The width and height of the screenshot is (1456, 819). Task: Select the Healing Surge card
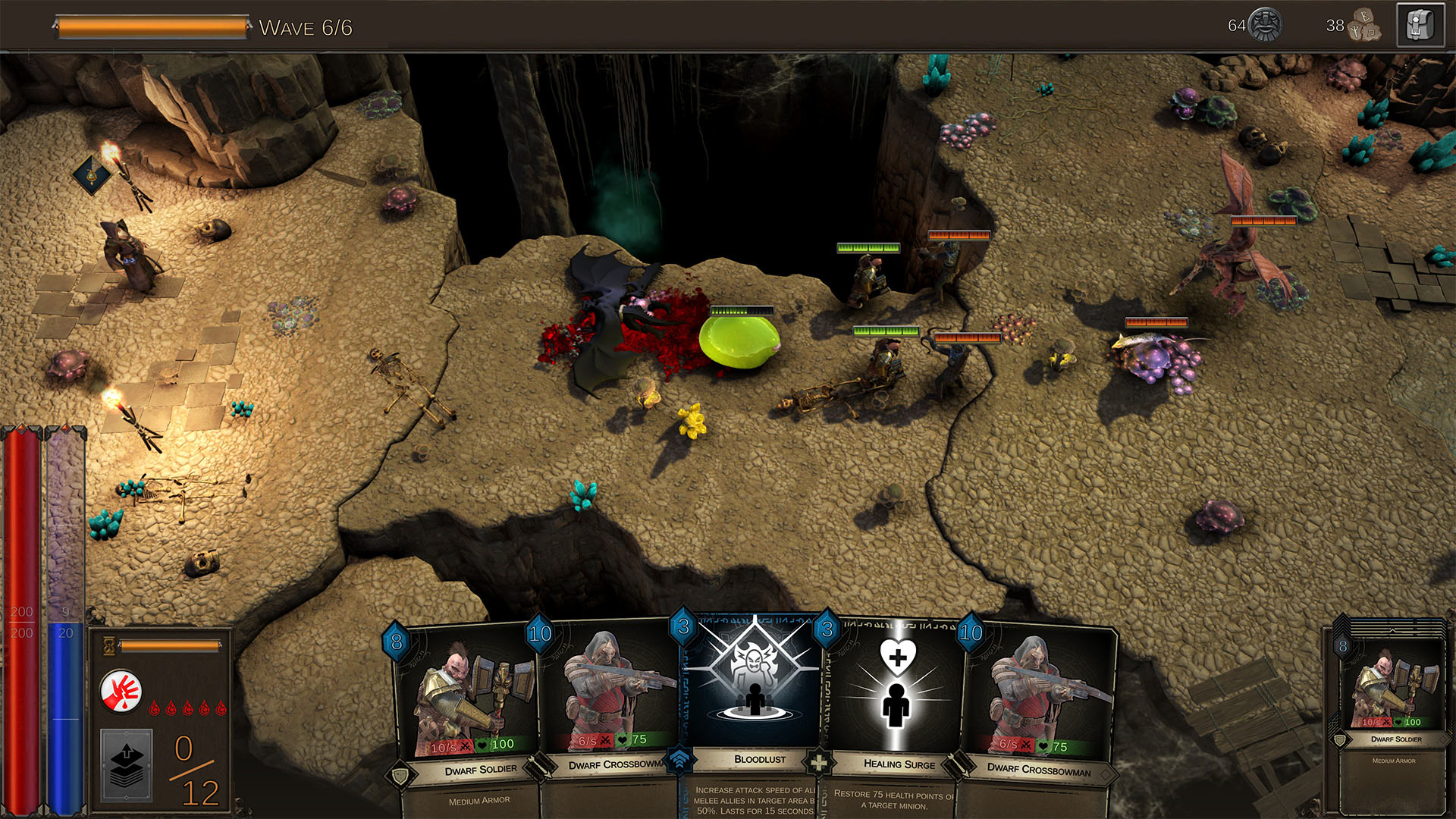[x=895, y=698]
